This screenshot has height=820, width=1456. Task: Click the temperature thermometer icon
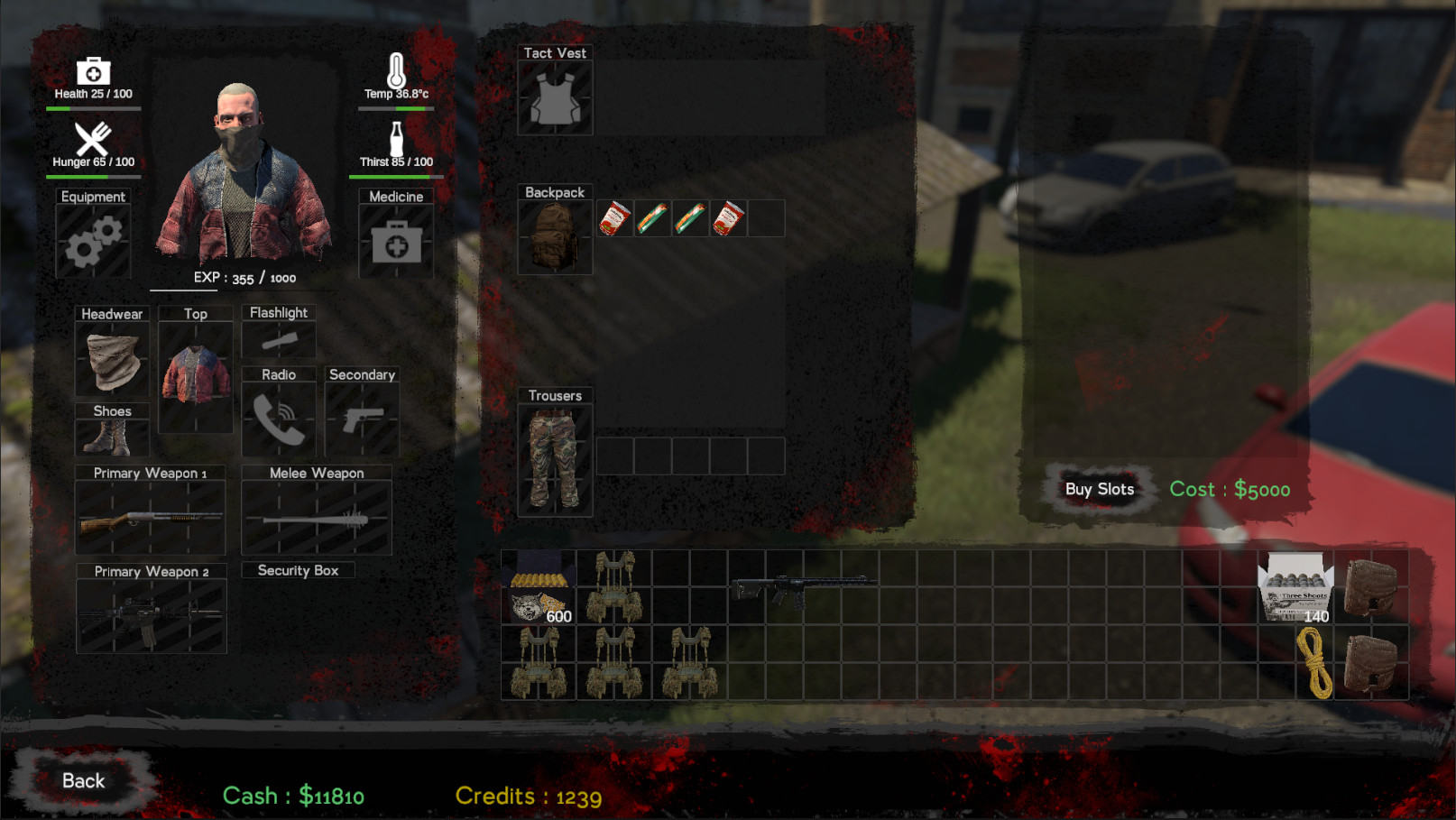(x=397, y=71)
